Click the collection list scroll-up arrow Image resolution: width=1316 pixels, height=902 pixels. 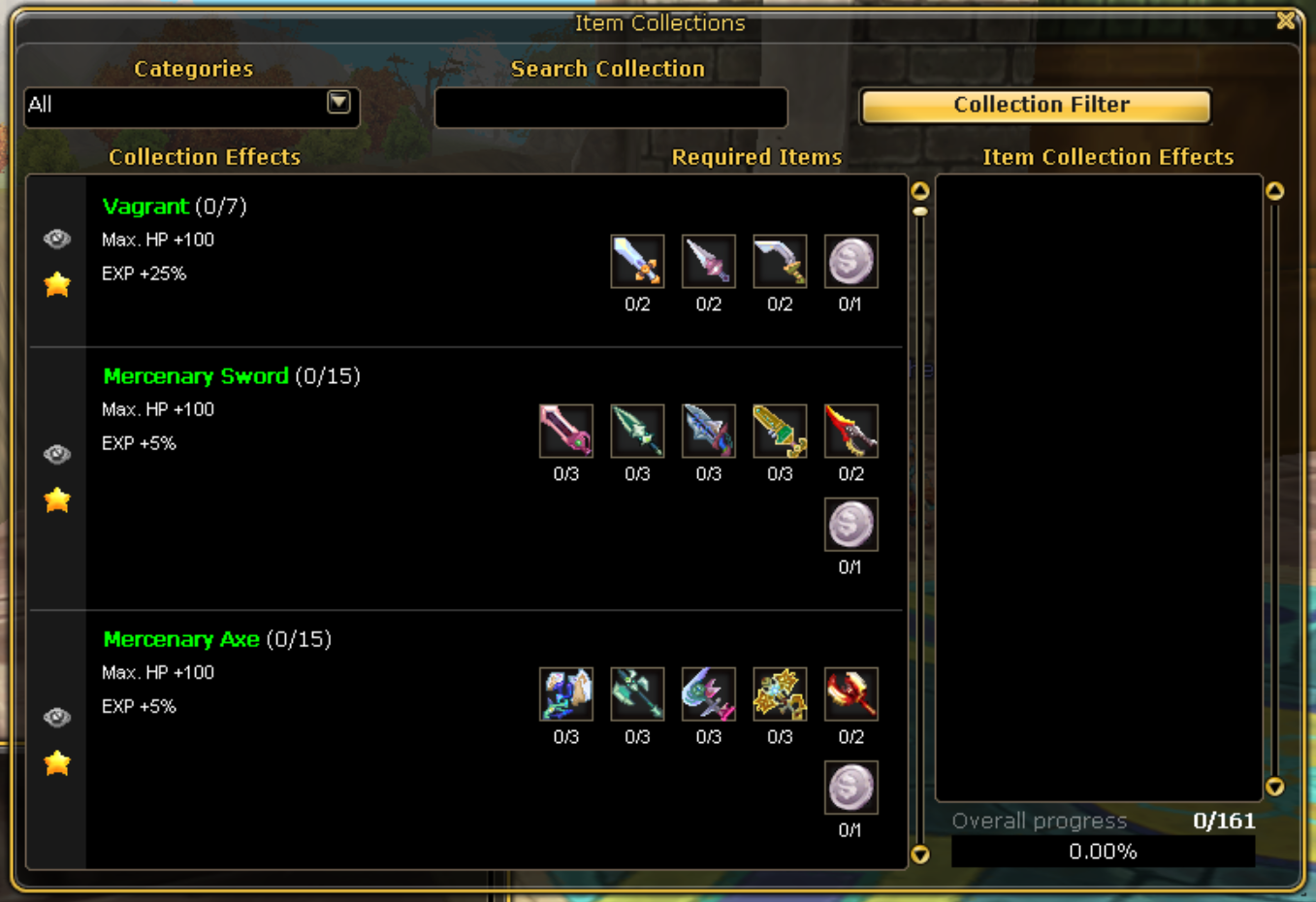(920, 190)
